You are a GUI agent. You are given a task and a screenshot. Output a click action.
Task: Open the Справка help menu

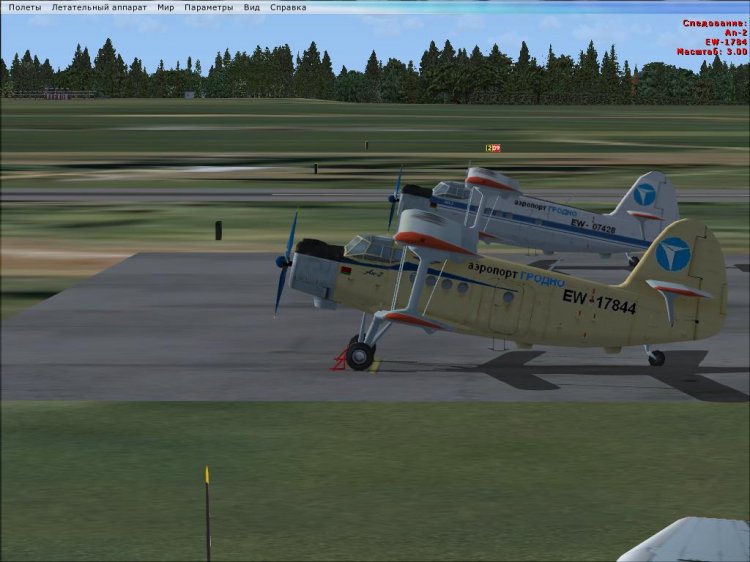click(x=288, y=7)
